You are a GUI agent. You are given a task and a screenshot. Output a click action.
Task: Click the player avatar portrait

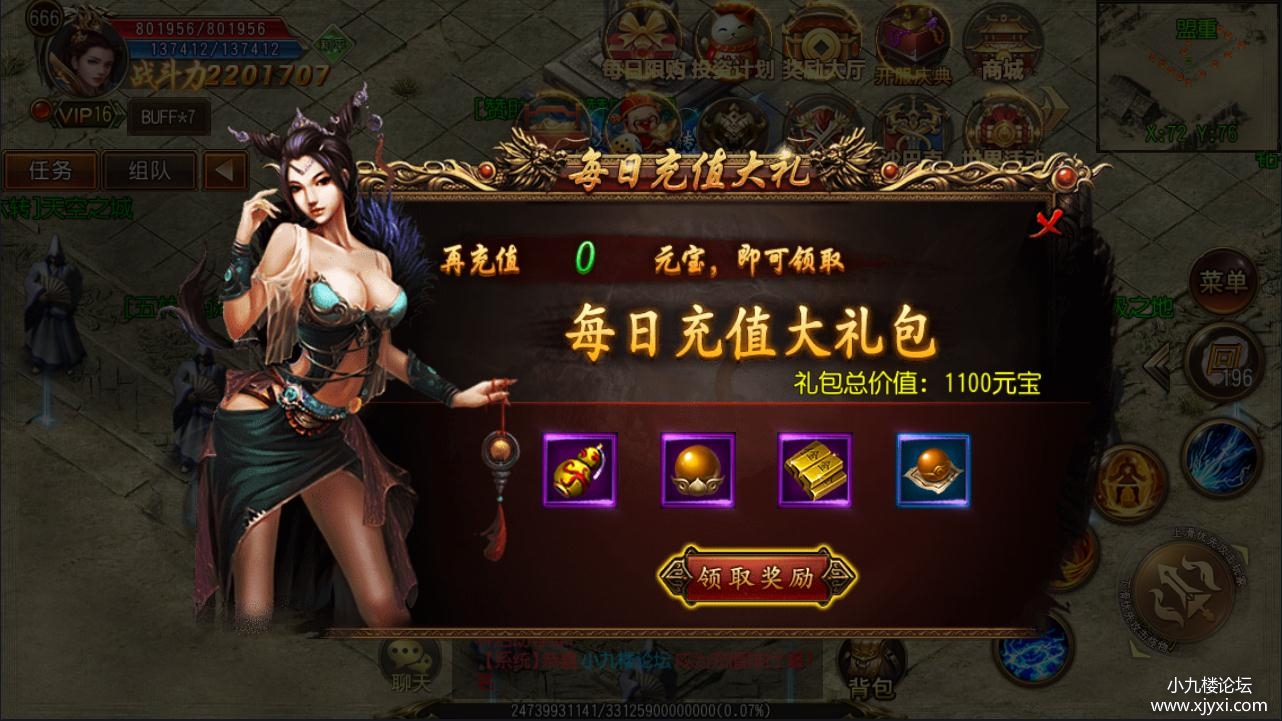pyautogui.click(x=88, y=60)
